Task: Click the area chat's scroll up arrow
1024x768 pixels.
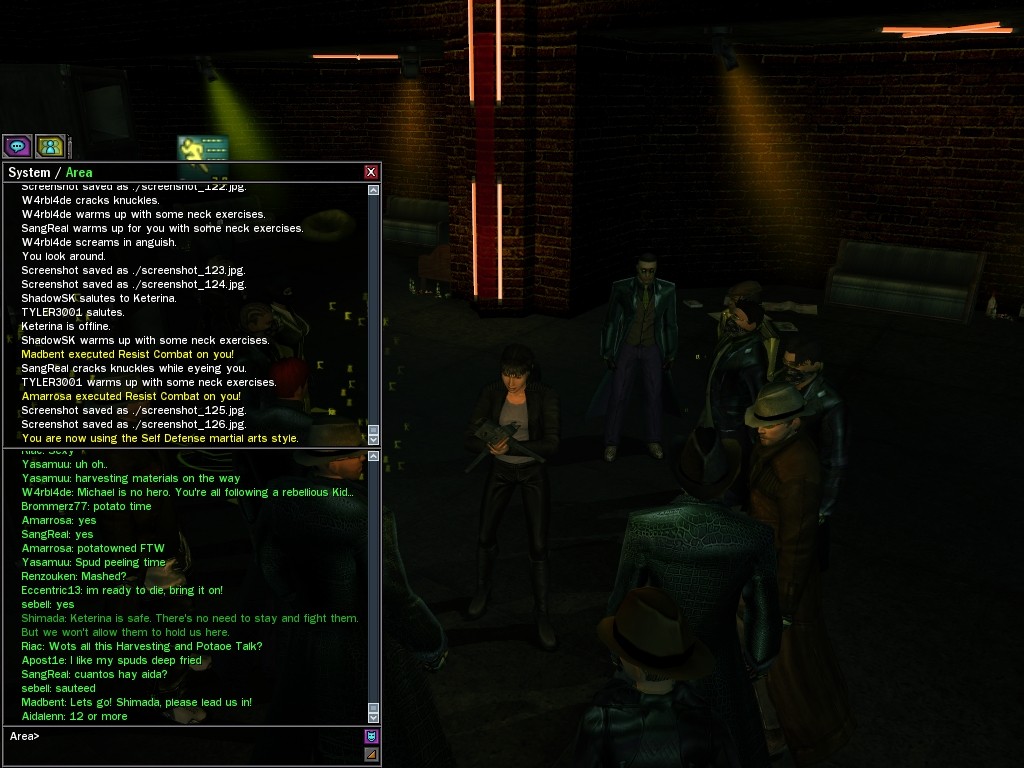Action: click(x=374, y=456)
